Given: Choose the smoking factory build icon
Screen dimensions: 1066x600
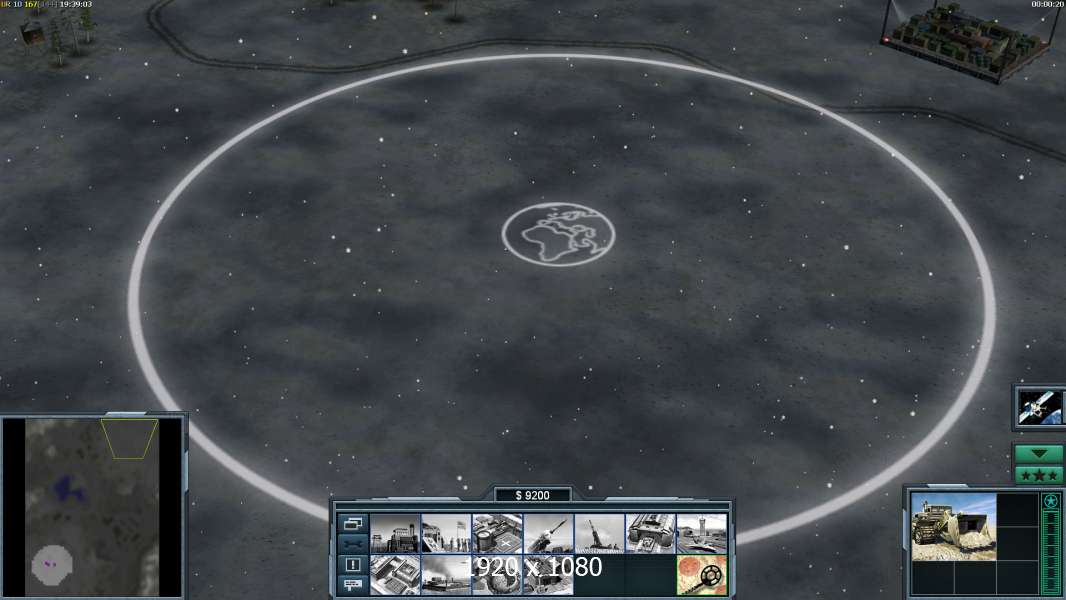Looking at the screenshot, I should (446, 575).
